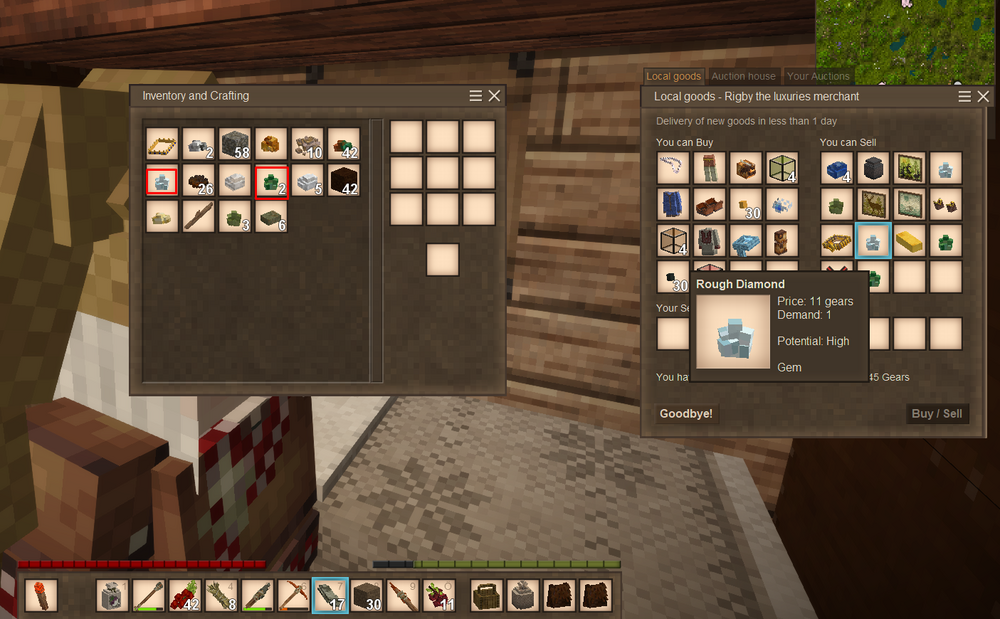Select the Local goods tab
Image resolution: width=1000 pixels, height=619 pixels.
(673, 76)
